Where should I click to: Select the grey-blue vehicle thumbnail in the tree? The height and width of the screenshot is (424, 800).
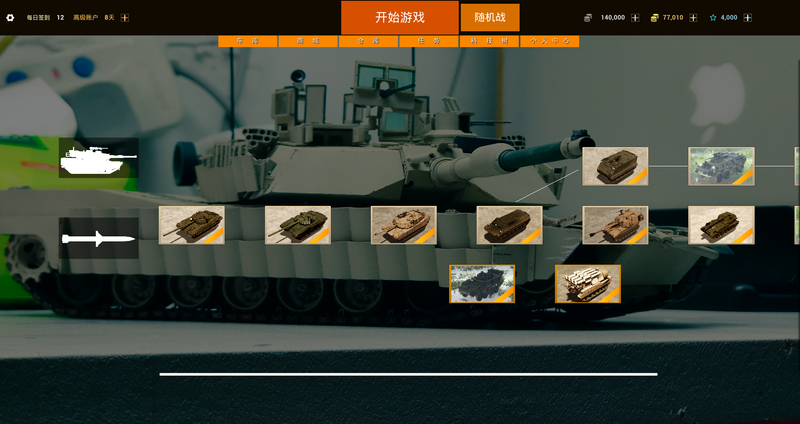click(x=721, y=166)
